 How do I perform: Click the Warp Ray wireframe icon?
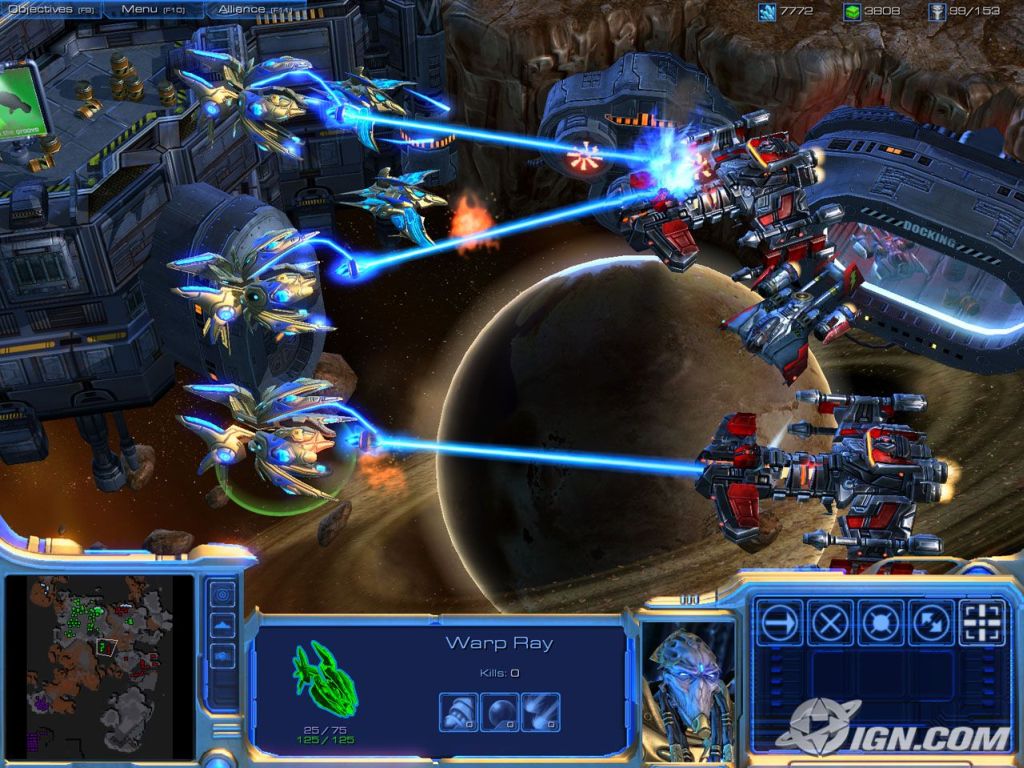coord(327,679)
